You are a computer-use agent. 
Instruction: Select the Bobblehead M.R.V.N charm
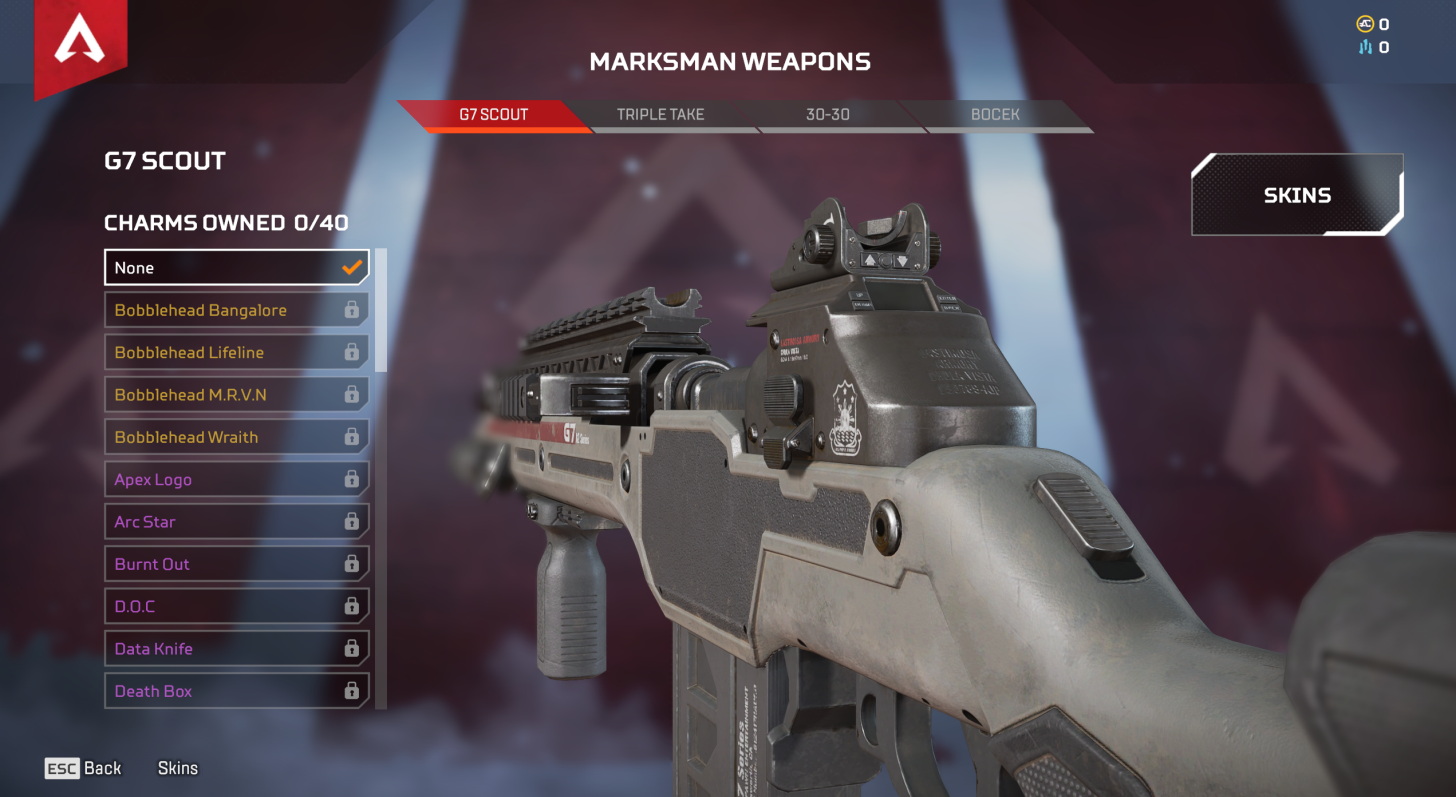(237, 395)
